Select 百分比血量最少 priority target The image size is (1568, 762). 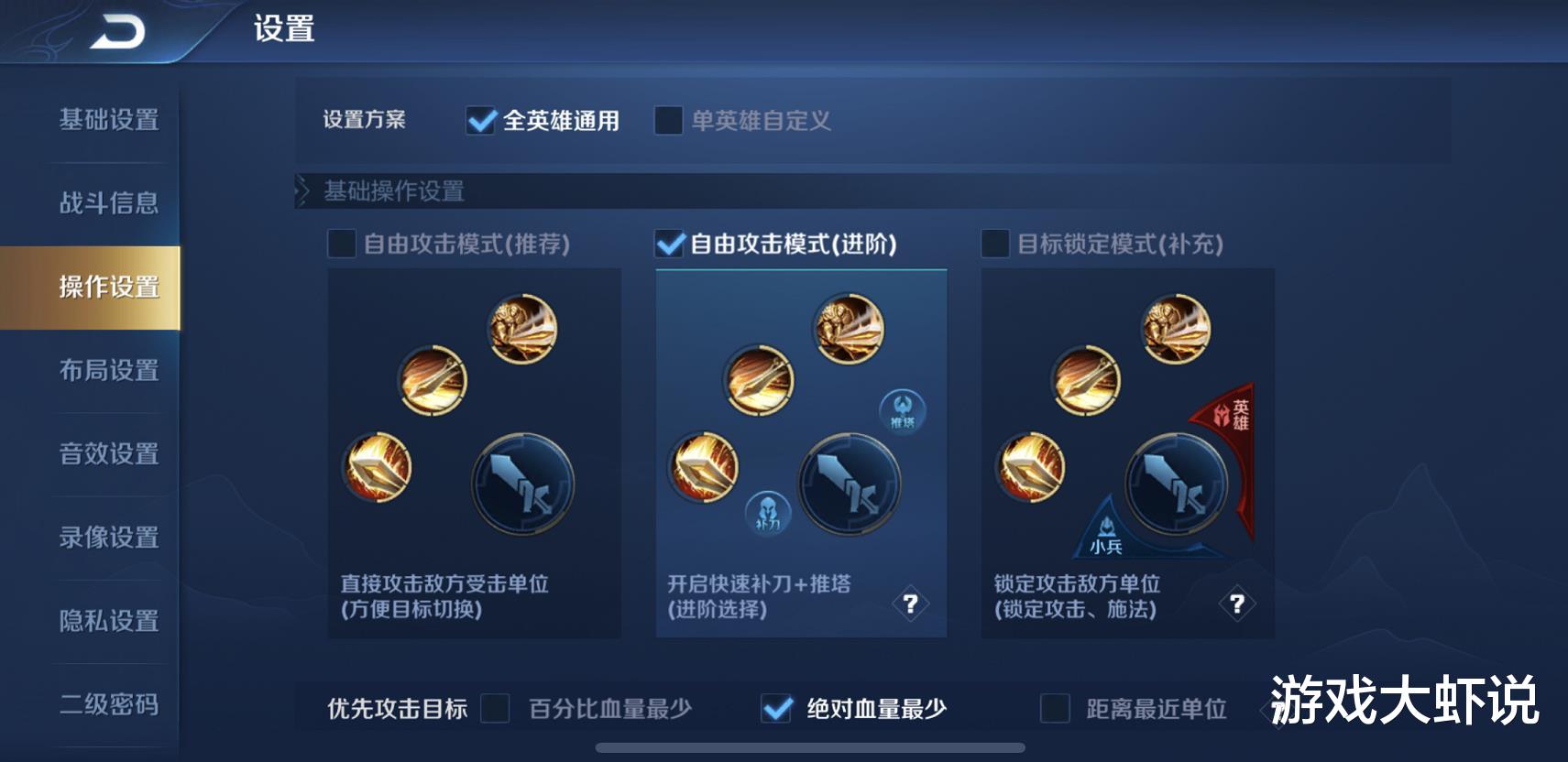pyautogui.click(x=496, y=709)
